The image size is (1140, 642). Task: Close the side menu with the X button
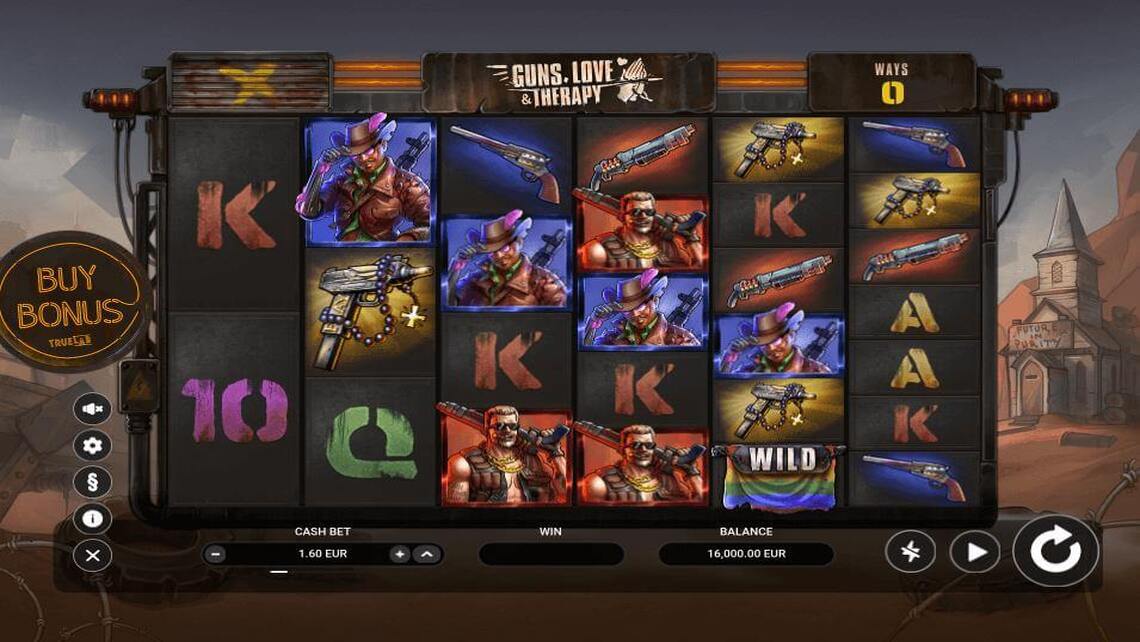tap(93, 555)
